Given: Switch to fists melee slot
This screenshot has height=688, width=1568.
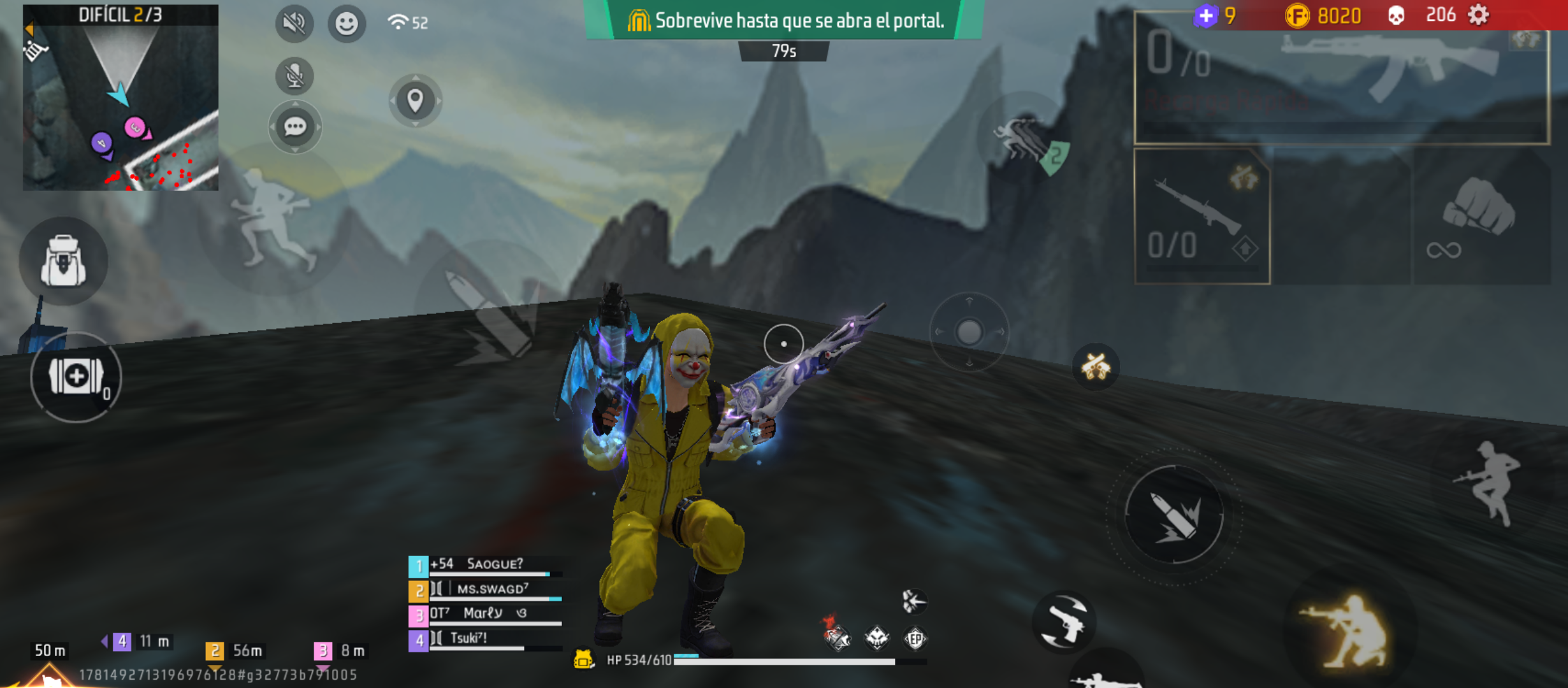Looking at the screenshot, I should point(1479,217).
